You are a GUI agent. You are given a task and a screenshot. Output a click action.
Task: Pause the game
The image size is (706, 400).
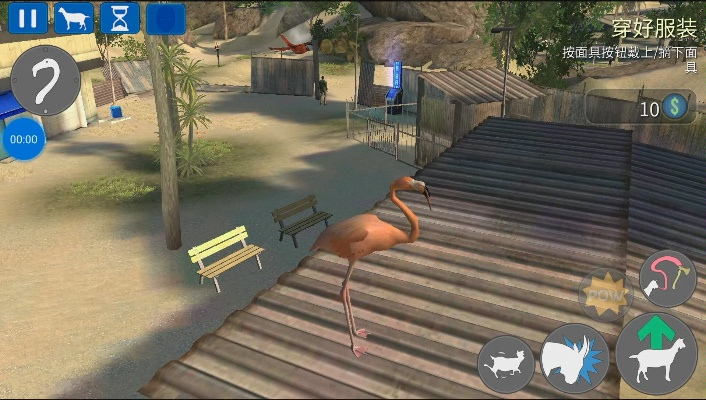click(x=28, y=18)
